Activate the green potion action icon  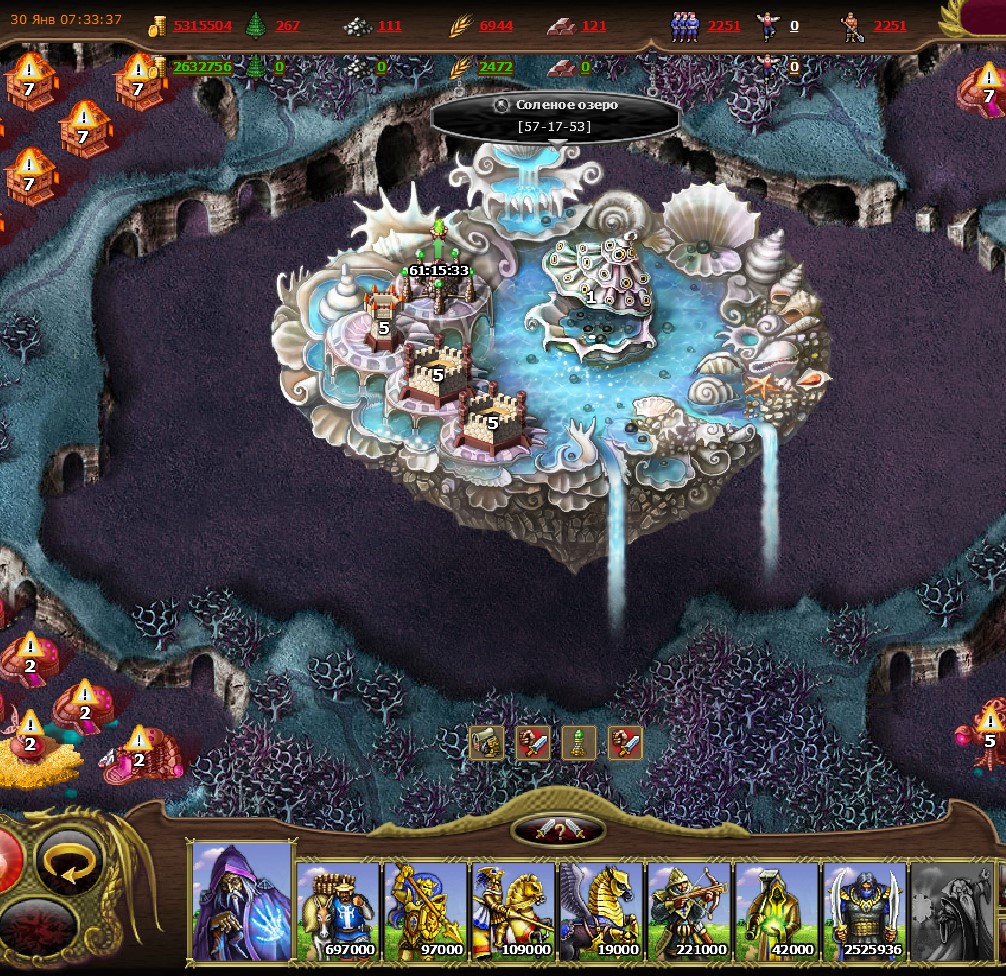click(x=579, y=743)
